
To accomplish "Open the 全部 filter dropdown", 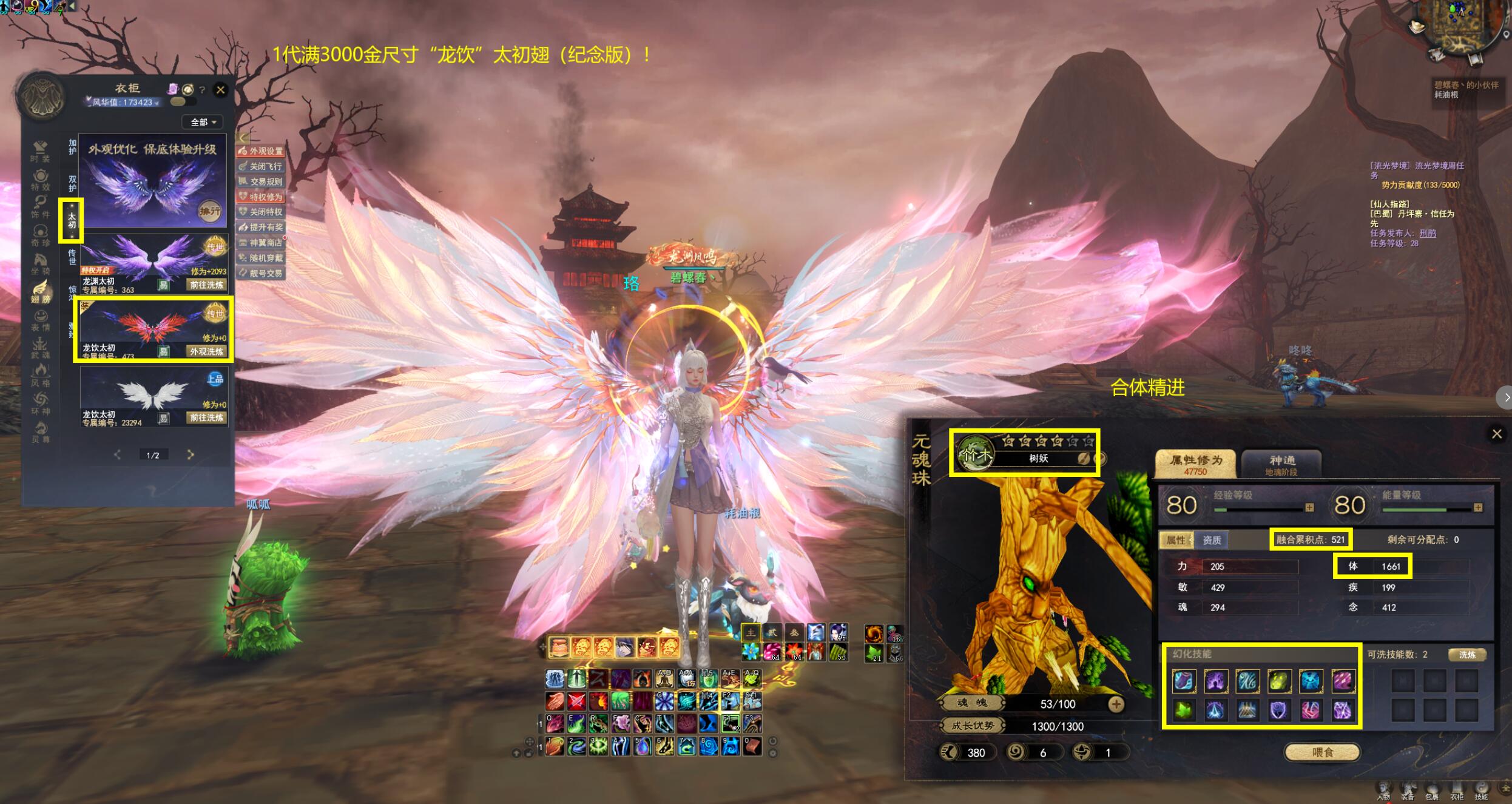I will 203,122.
